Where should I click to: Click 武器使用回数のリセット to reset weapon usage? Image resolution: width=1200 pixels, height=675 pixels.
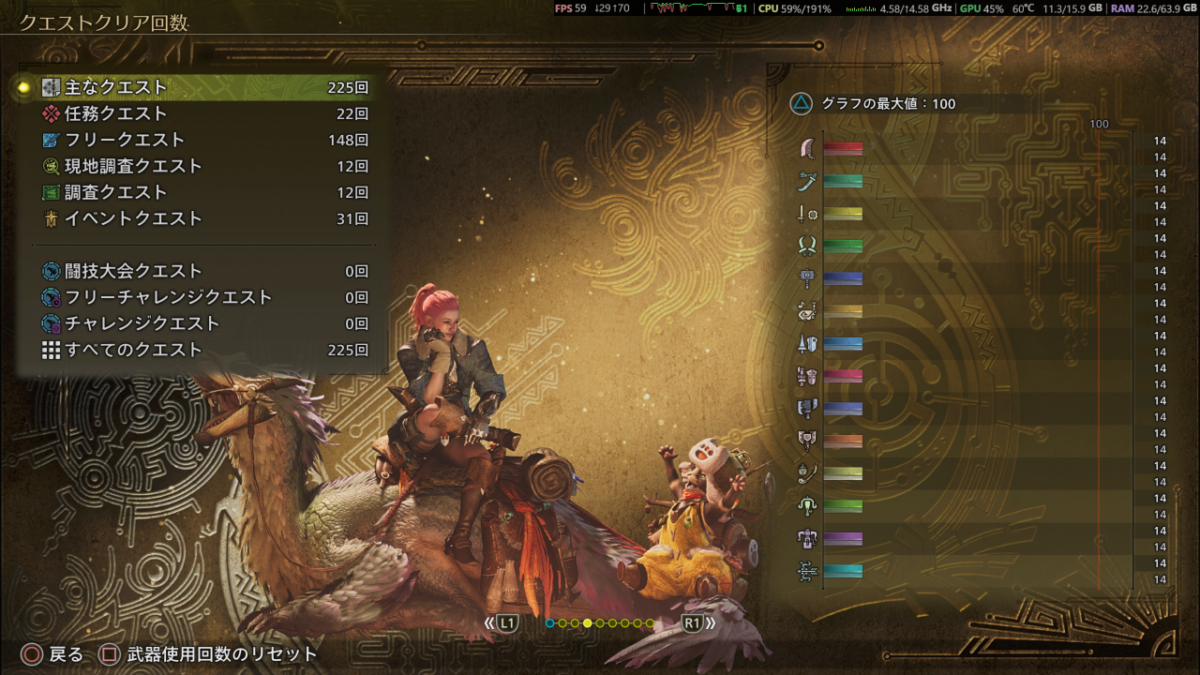(210, 655)
